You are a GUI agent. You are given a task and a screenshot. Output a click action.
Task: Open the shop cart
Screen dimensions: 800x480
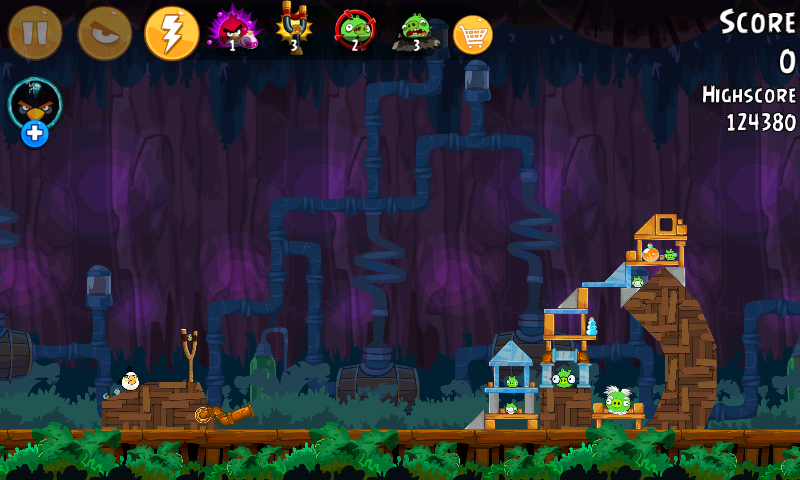coord(473,35)
